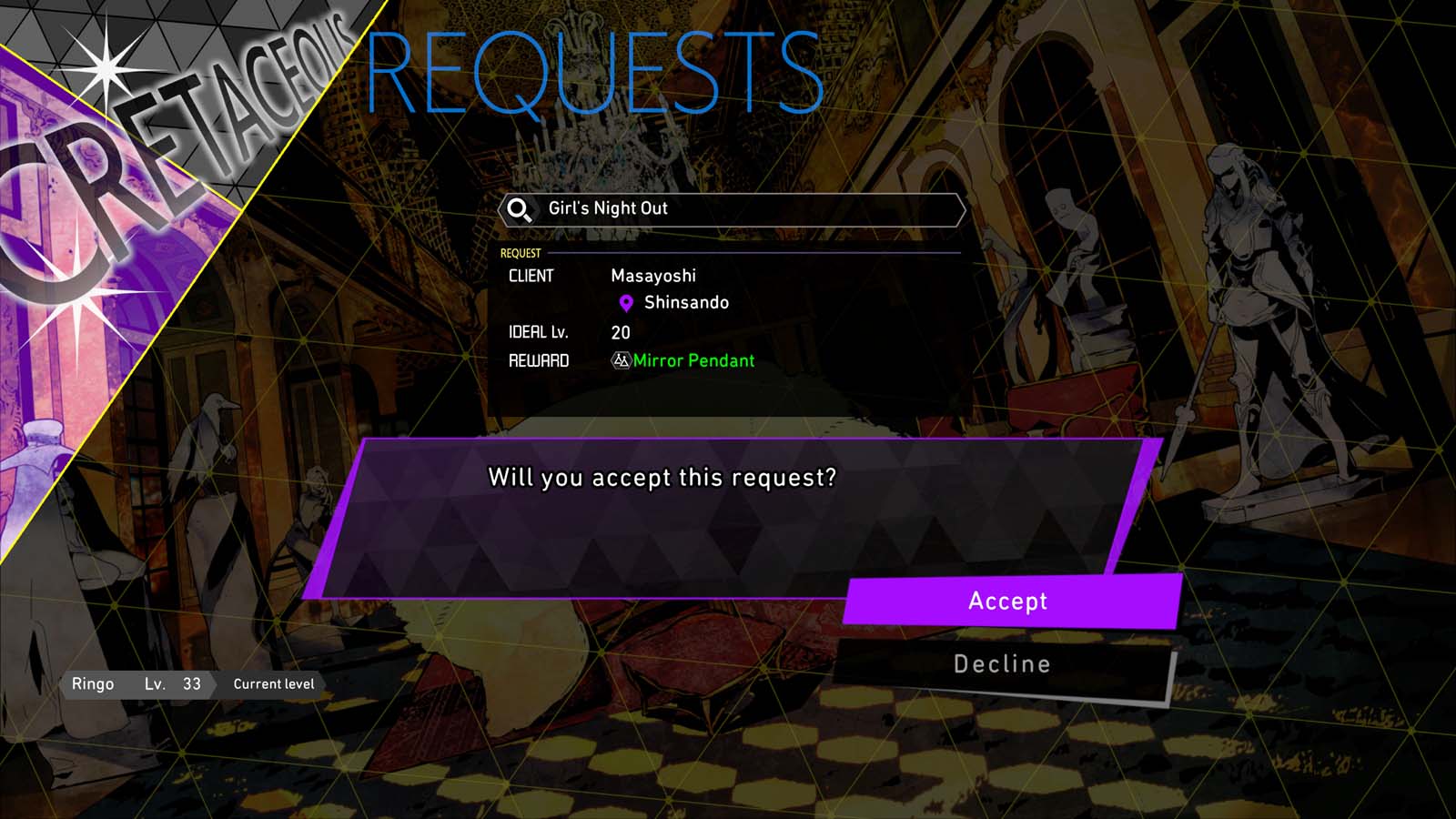The width and height of the screenshot is (1456, 819).
Task: Decline the pending request
Action: tap(1001, 663)
